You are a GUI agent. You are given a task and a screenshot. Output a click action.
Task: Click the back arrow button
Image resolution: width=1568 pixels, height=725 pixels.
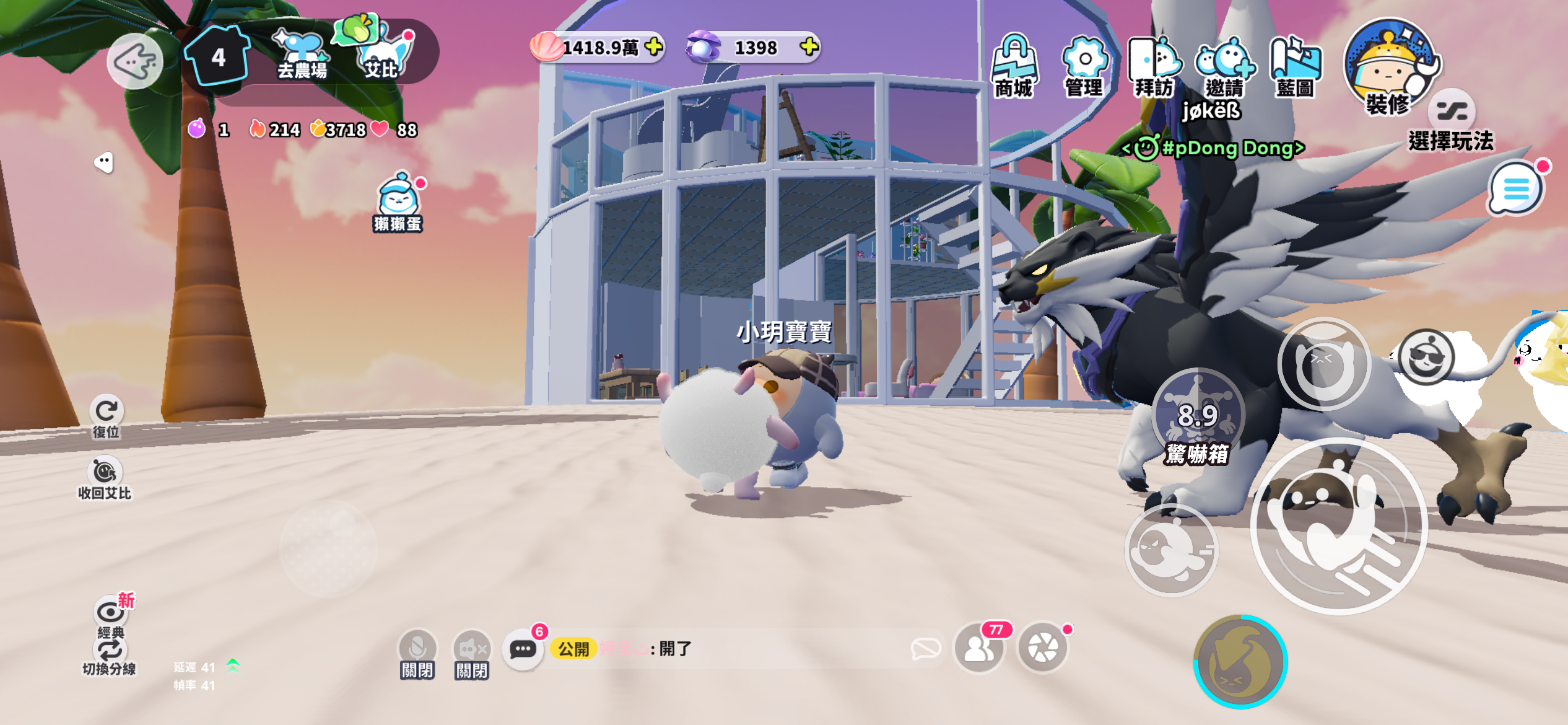[x=135, y=61]
